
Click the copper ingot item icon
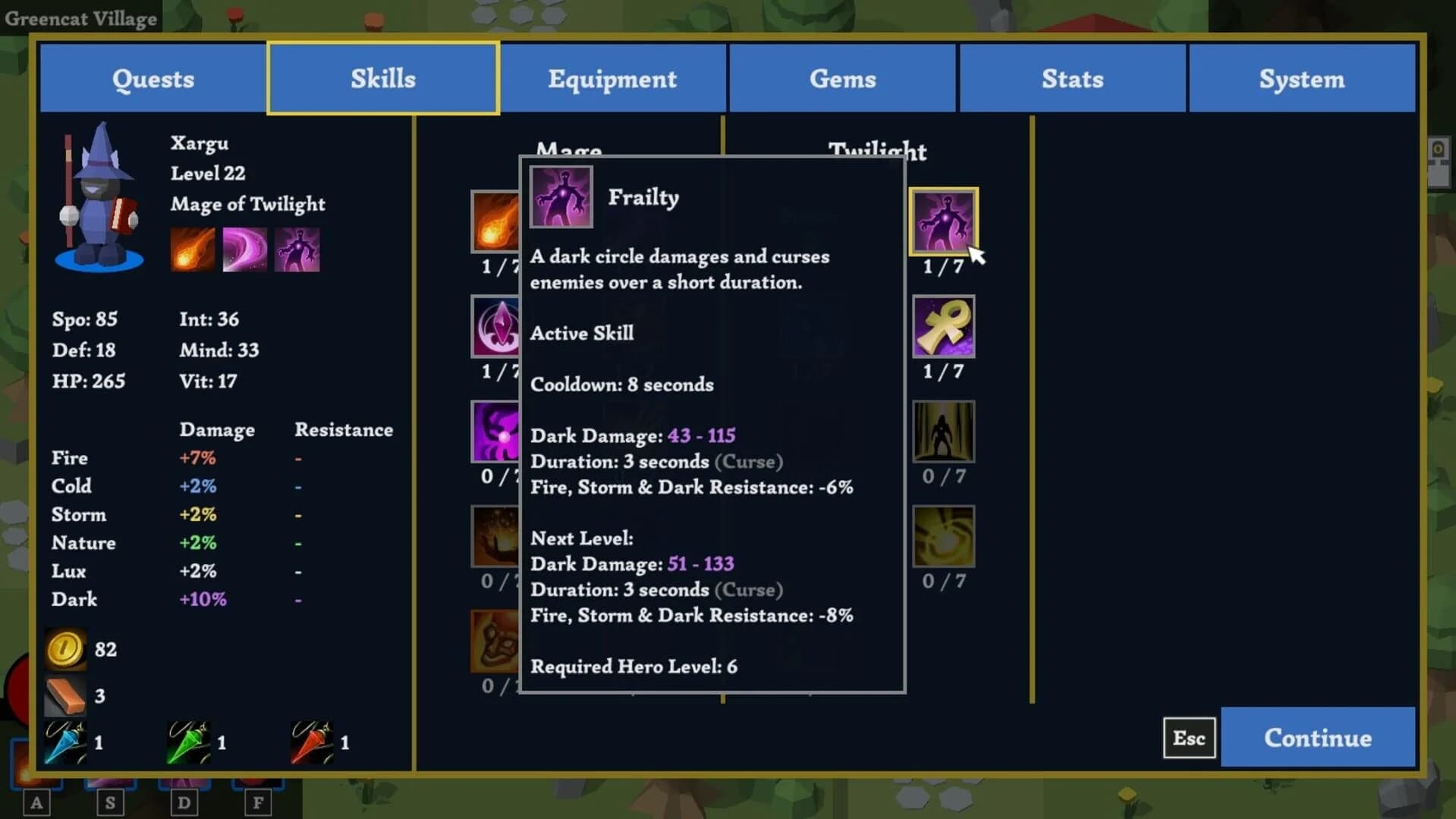pyautogui.click(x=65, y=695)
